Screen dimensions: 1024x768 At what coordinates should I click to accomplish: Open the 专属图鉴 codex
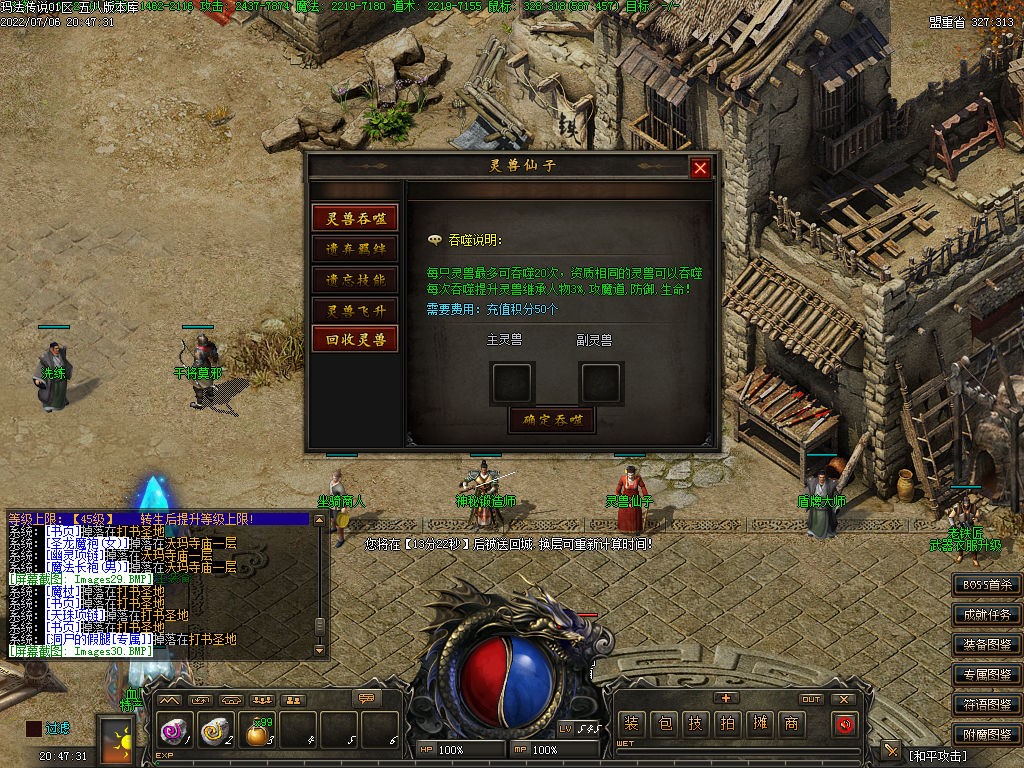986,674
